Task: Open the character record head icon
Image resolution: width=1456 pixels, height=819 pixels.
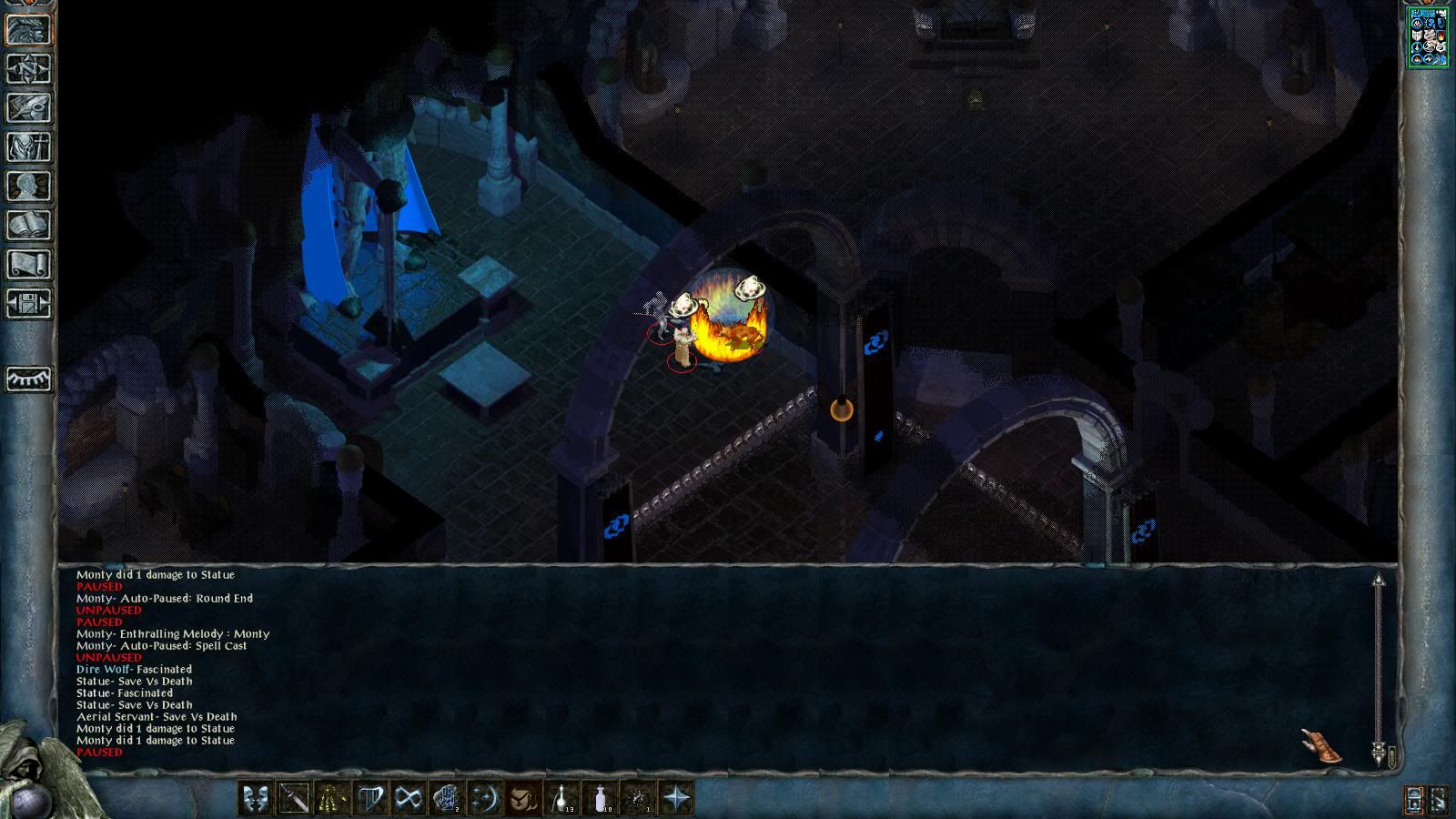Action: (x=28, y=29)
